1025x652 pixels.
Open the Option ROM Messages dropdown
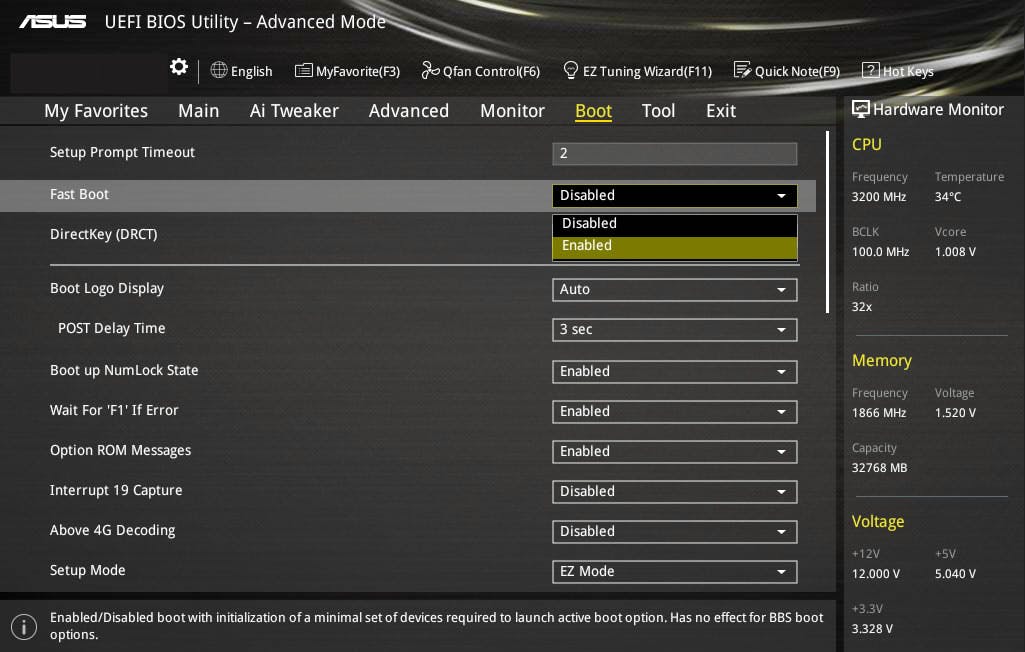pyautogui.click(x=674, y=452)
